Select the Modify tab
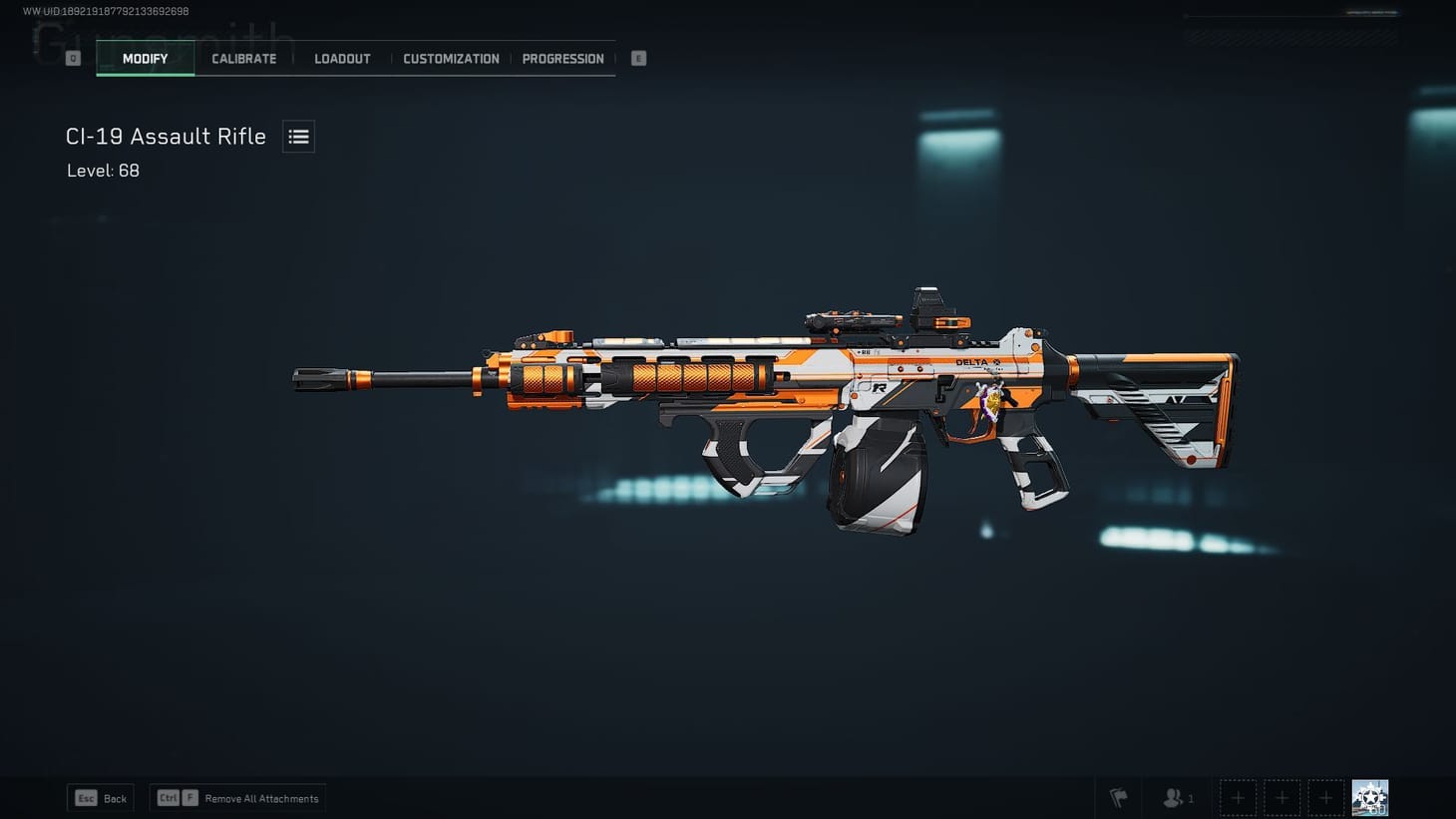This screenshot has width=1456, height=819. 145,58
